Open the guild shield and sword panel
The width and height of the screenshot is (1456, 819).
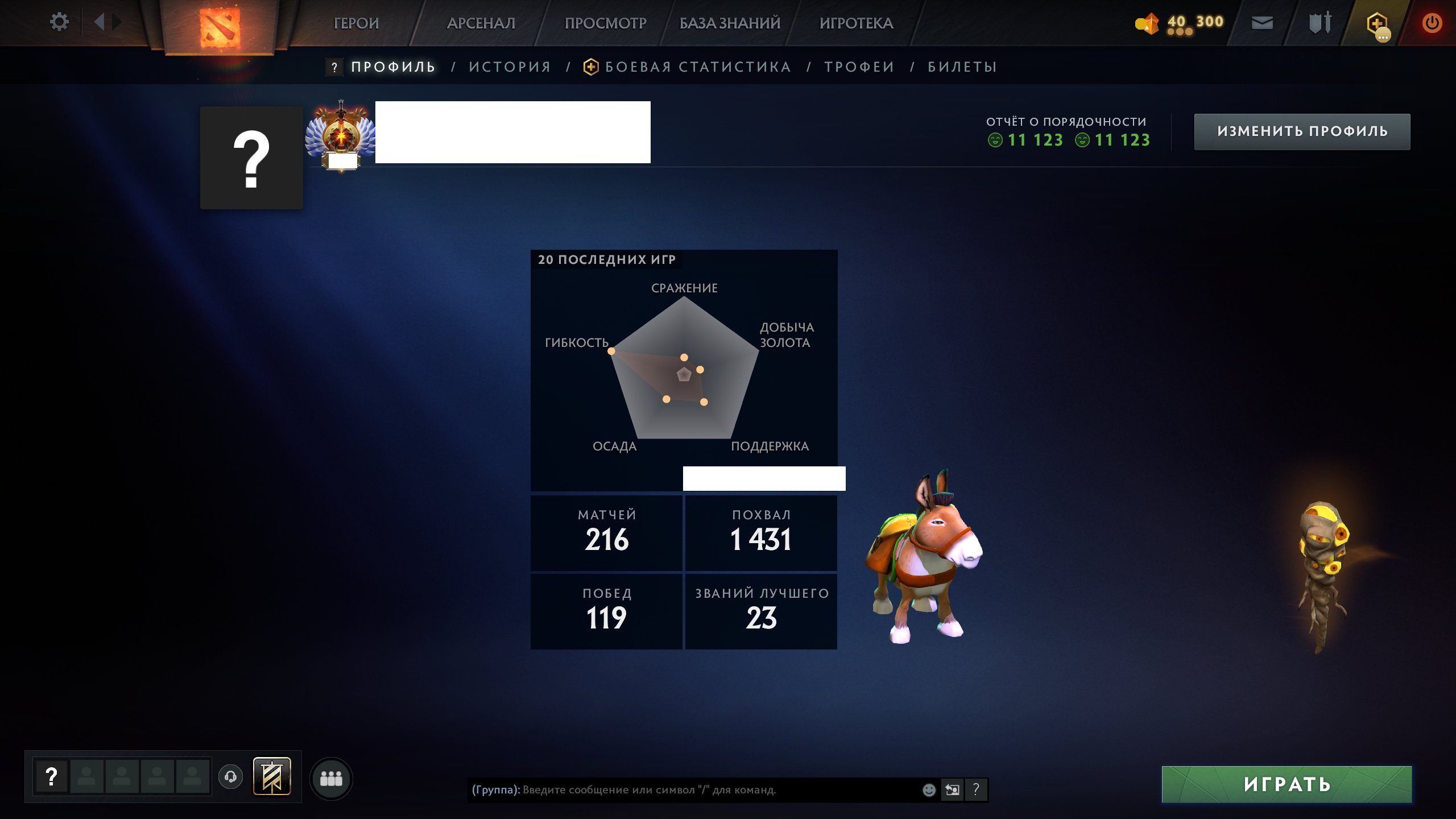point(1319,23)
